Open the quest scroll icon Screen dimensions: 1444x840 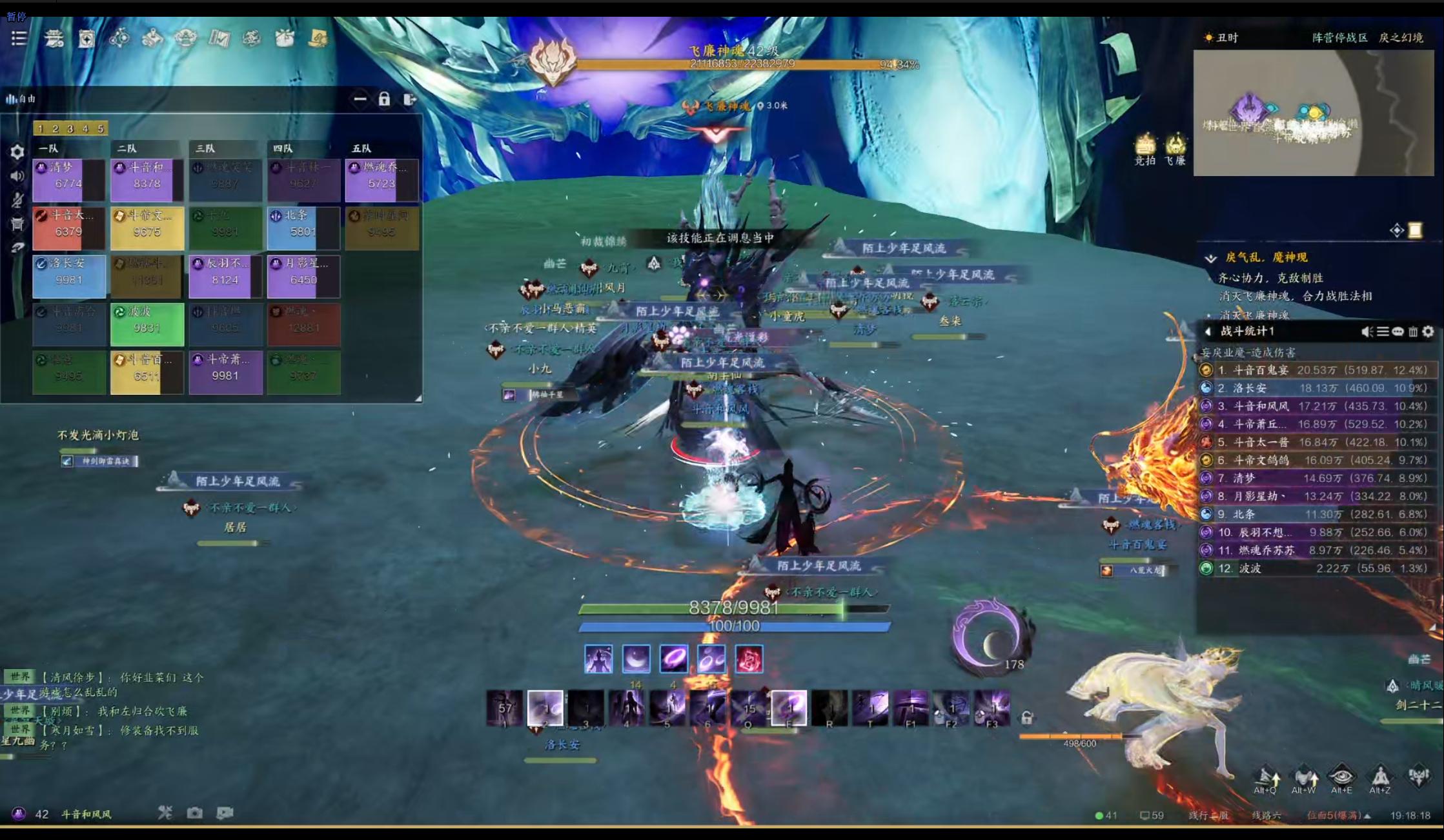point(1415,230)
